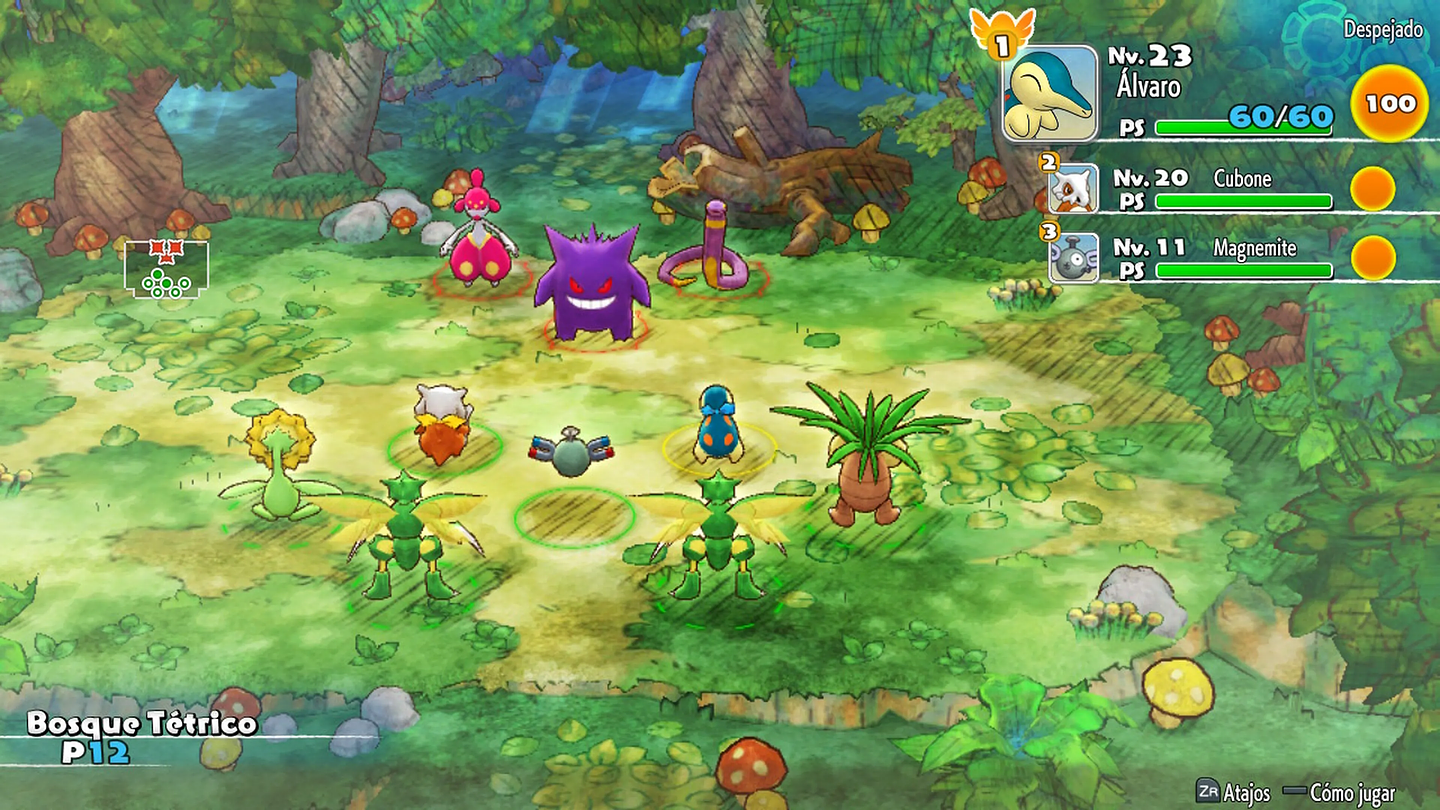
Task: Select Cyndaquil's leader portrait
Action: click(x=1053, y=90)
